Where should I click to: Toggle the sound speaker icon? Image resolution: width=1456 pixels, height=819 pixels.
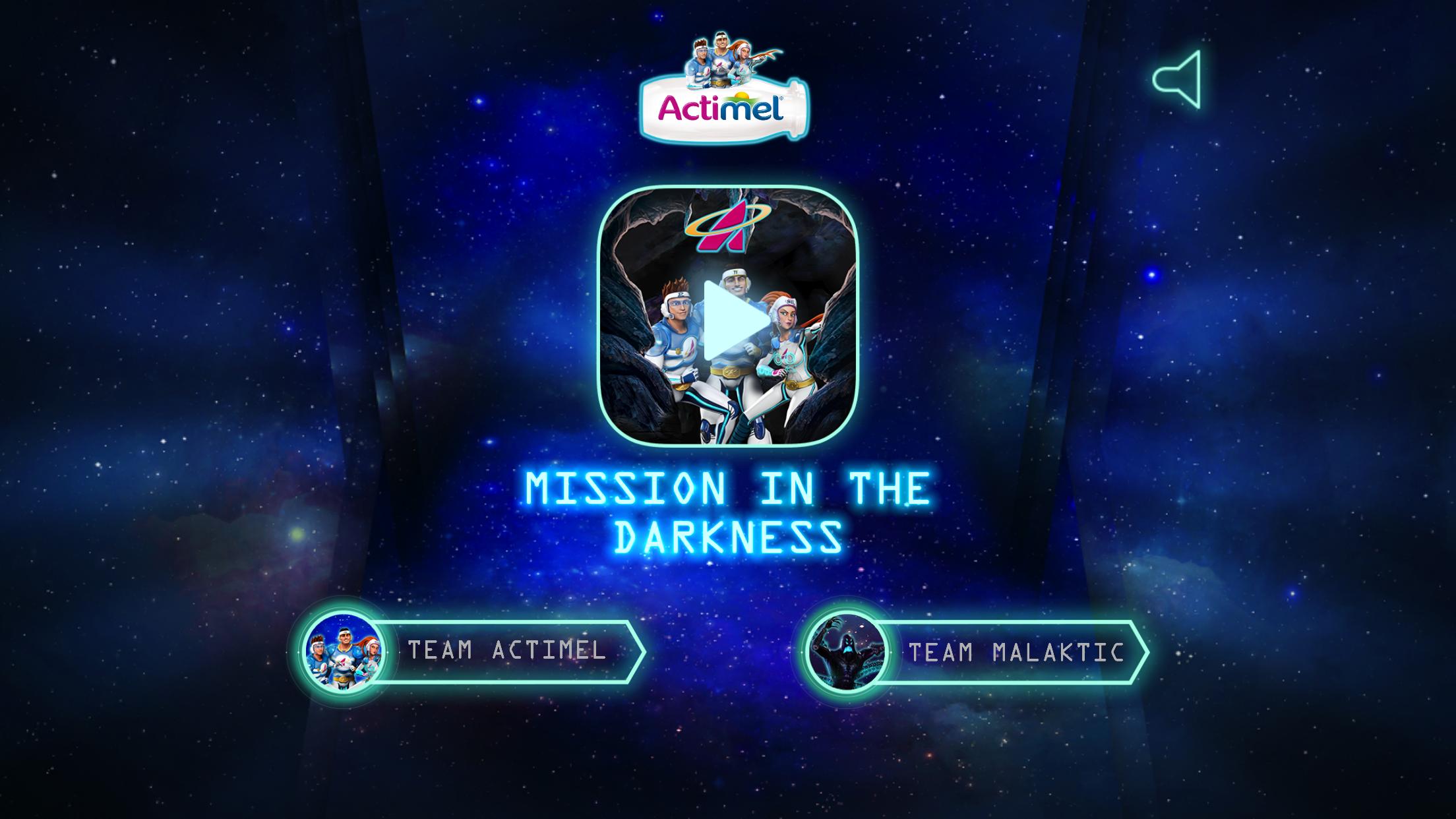pos(1177,80)
